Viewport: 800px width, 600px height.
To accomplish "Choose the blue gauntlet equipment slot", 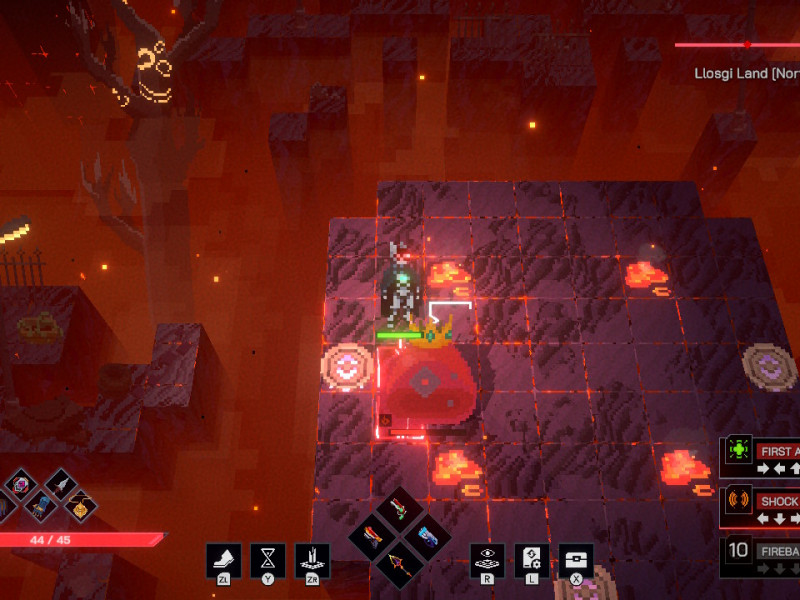I will 40,506.
